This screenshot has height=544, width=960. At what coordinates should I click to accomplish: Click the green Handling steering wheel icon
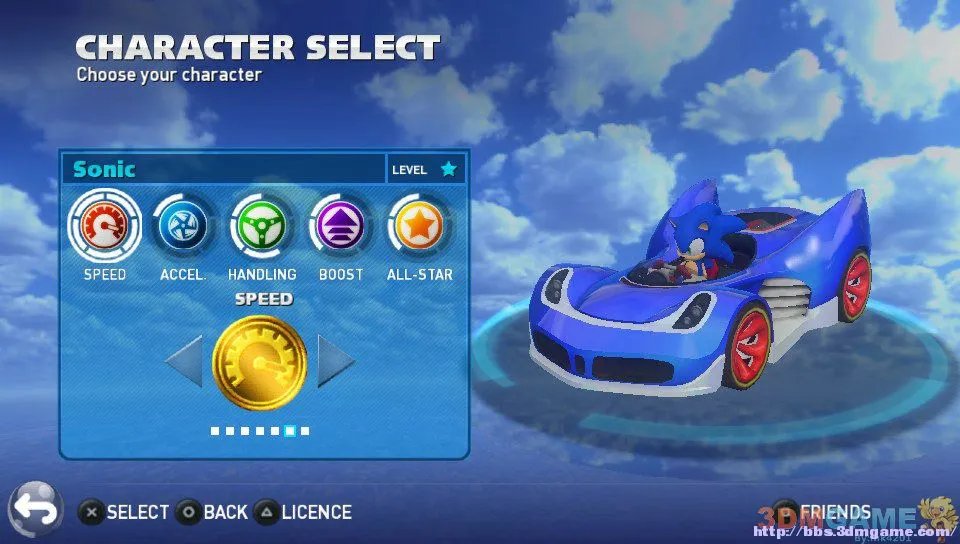262,225
